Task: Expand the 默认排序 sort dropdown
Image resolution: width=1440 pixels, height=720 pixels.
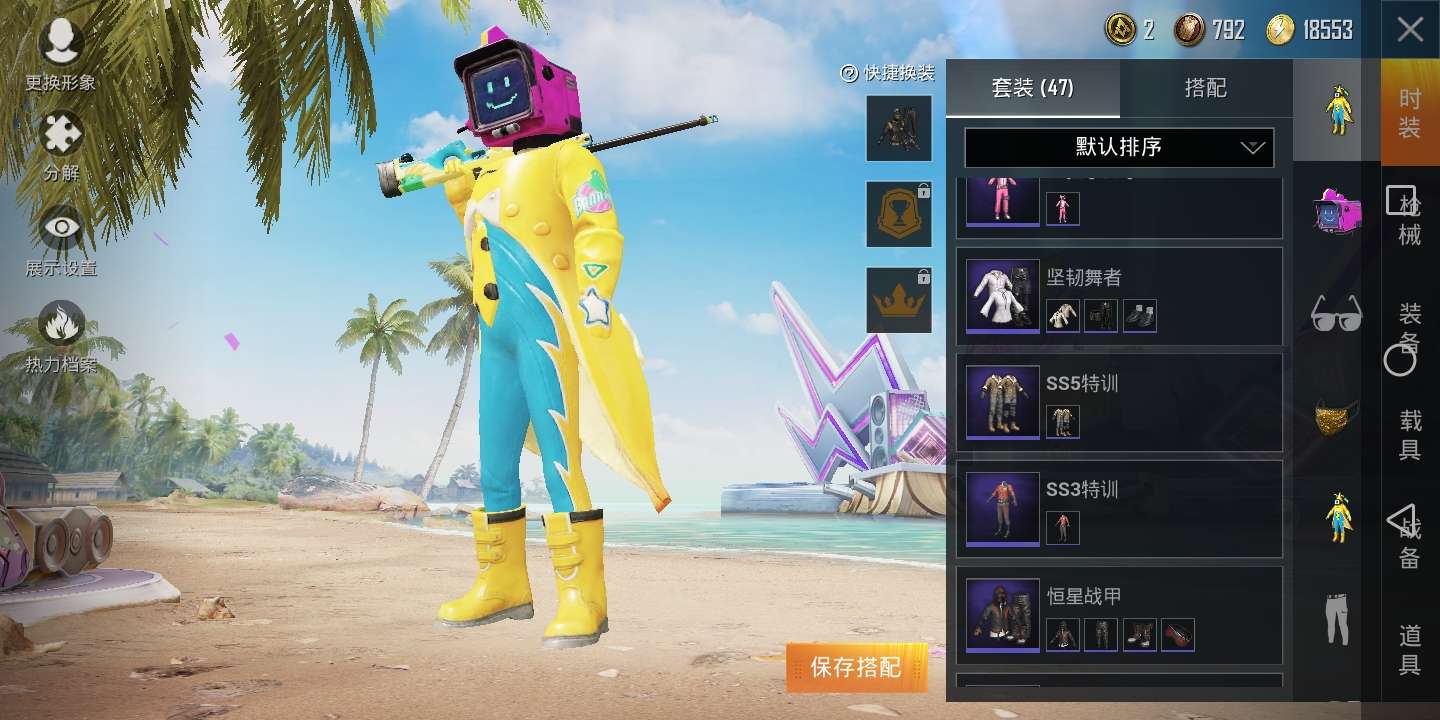Action: pyautogui.click(x=1119, y=147)
